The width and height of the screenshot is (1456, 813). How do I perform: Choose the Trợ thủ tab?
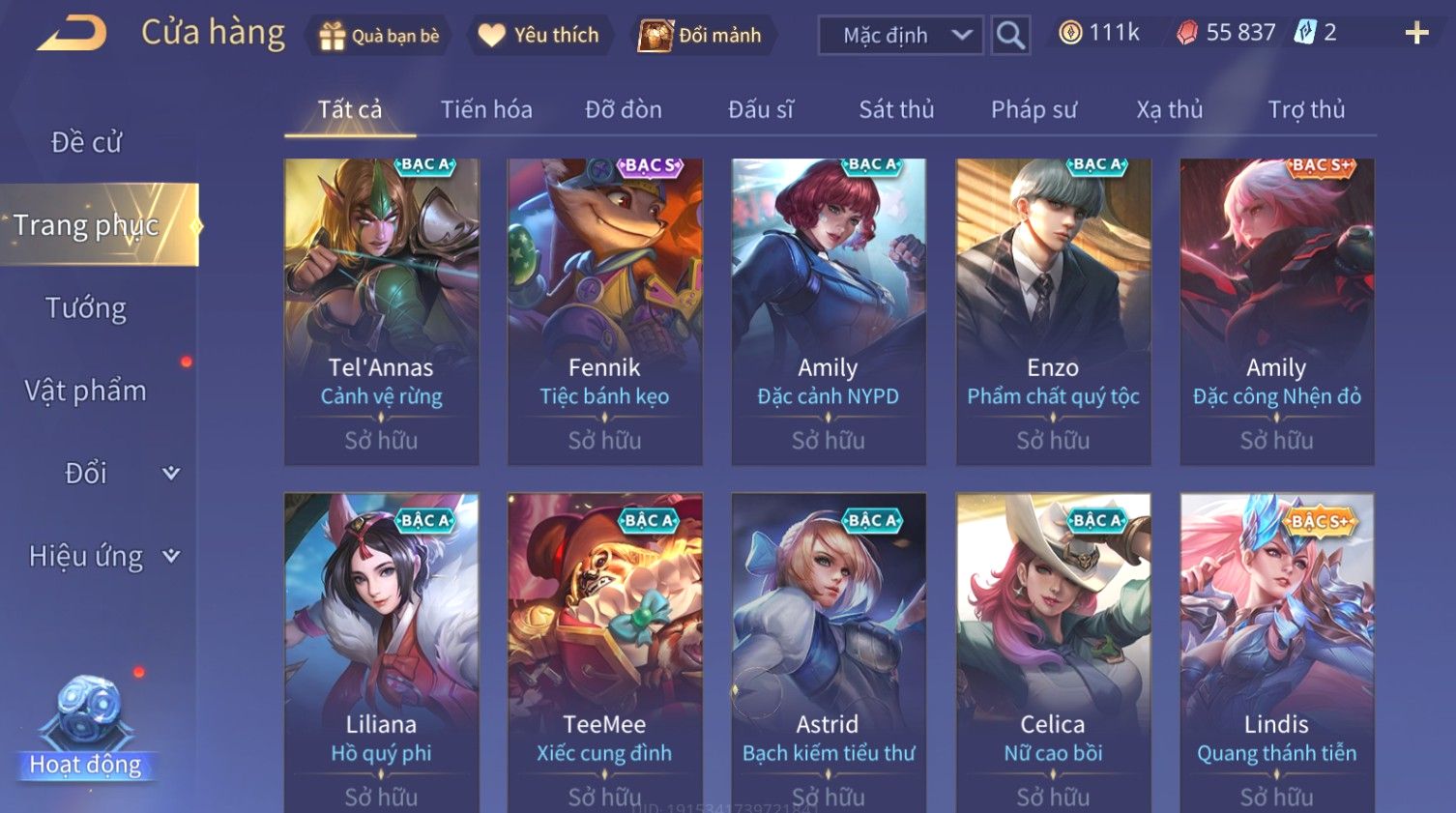pos(1306,110)
